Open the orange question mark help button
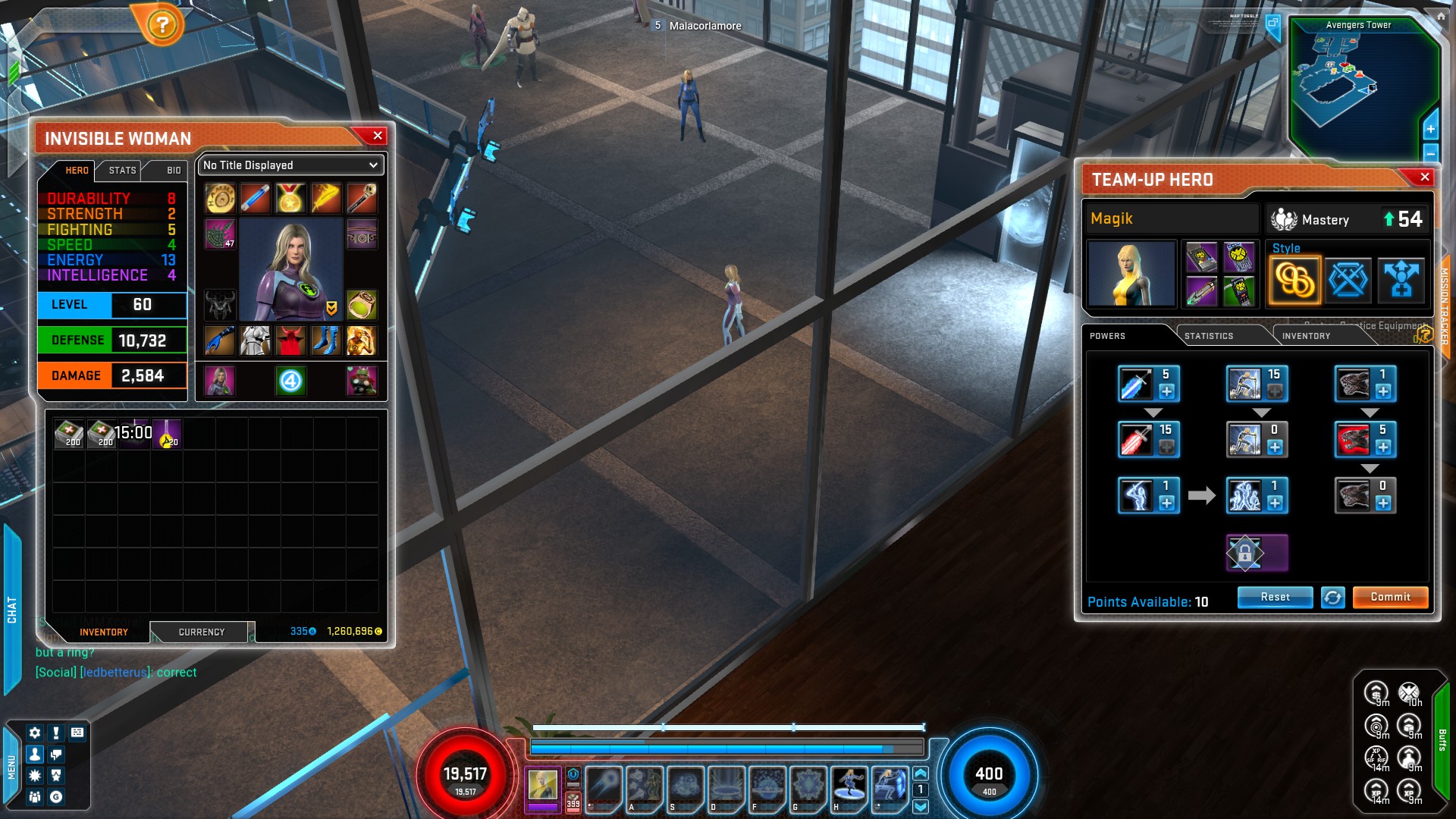The height and width of the screenshot is (819, 1456). click(x=162, y=26)
